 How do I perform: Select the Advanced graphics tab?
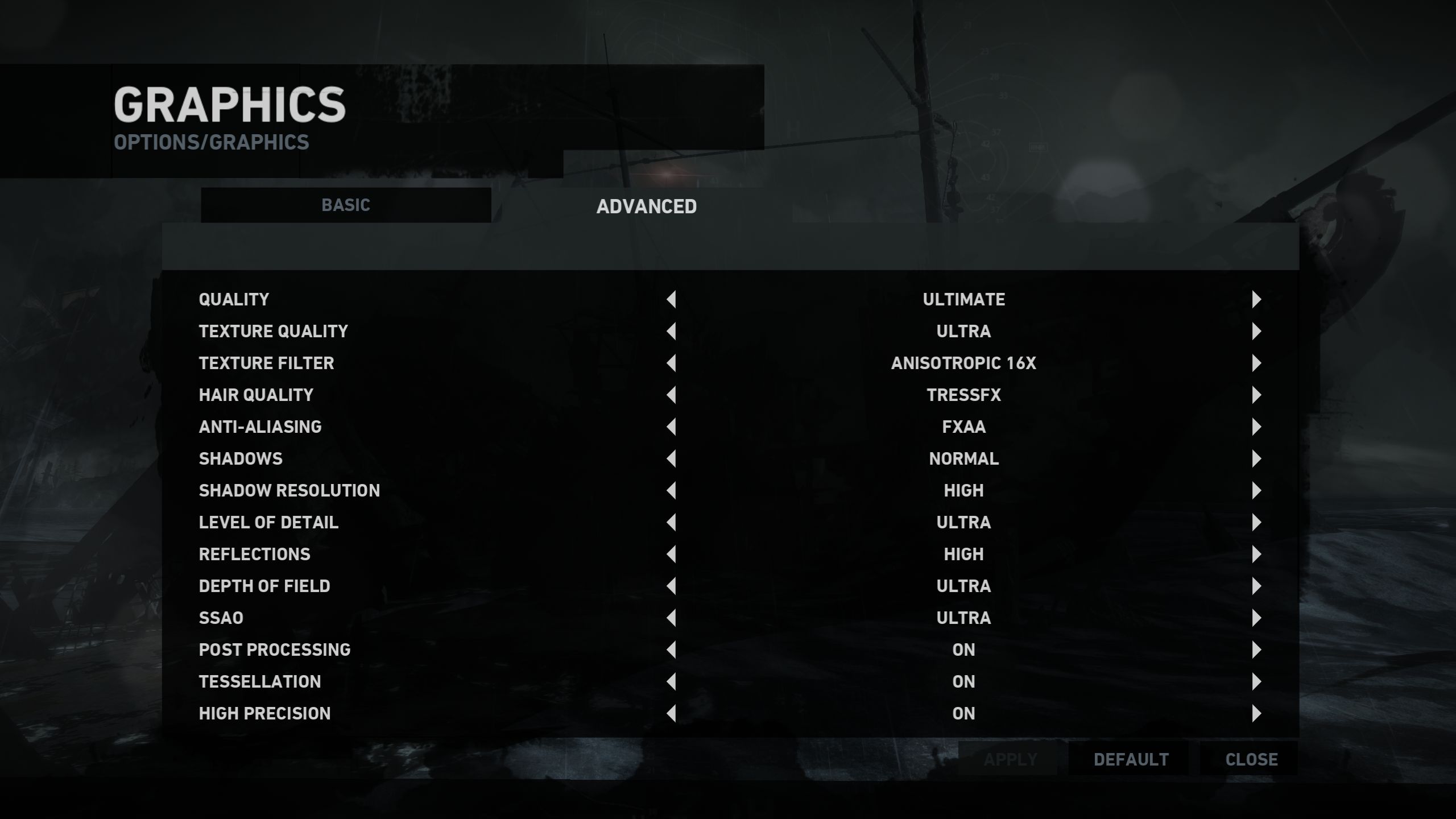pyautogui.click(x=646, y=206)
